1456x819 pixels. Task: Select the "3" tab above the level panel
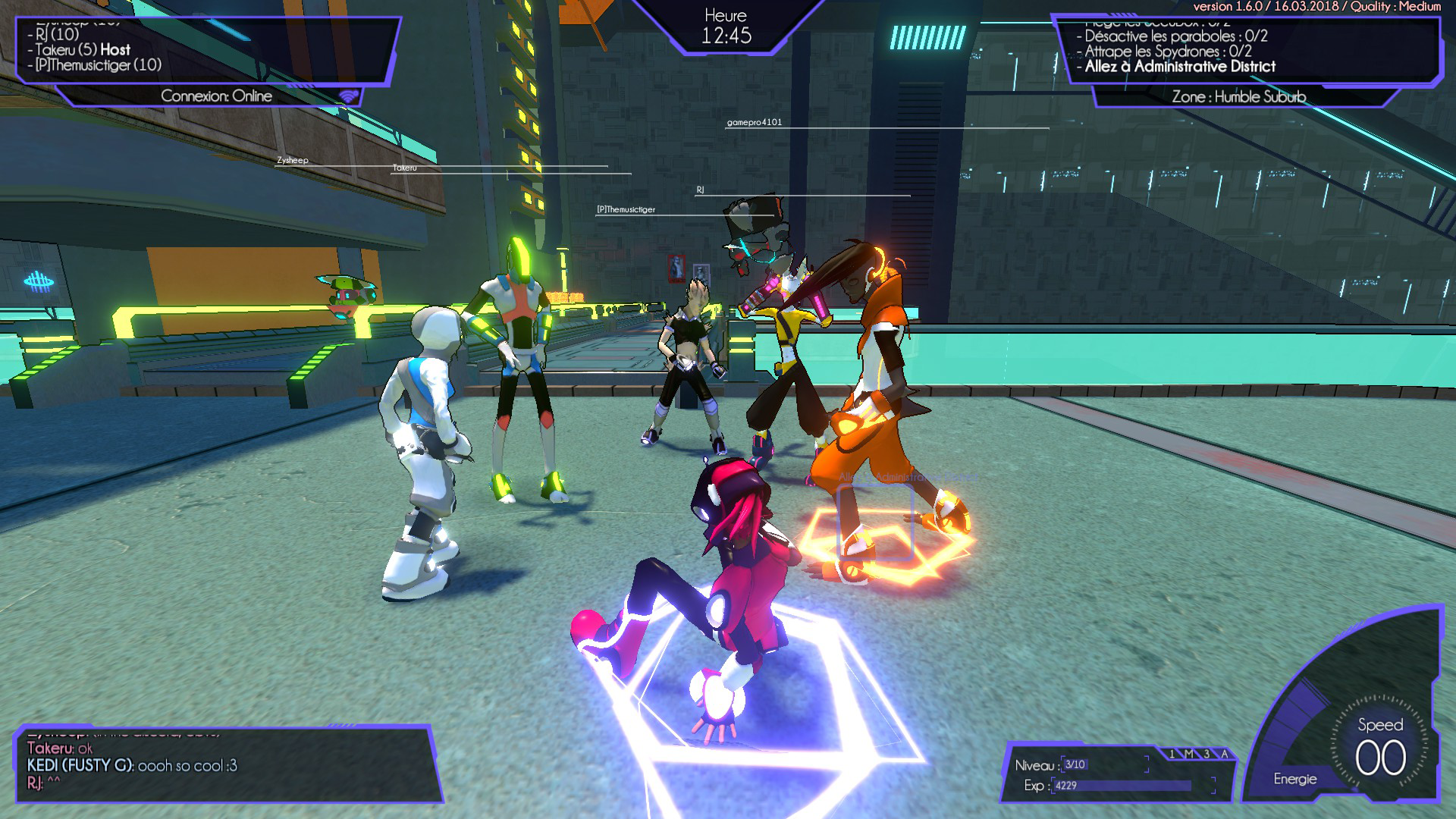click(1207, 754)
